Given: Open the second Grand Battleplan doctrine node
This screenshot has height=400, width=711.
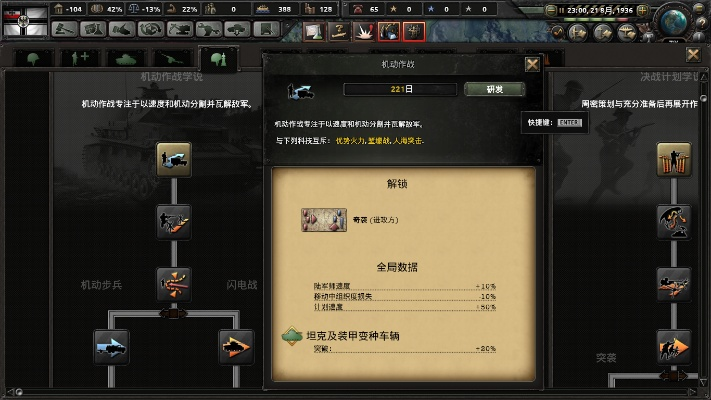Looking at the screenshot, I should (x=674, y=221).
